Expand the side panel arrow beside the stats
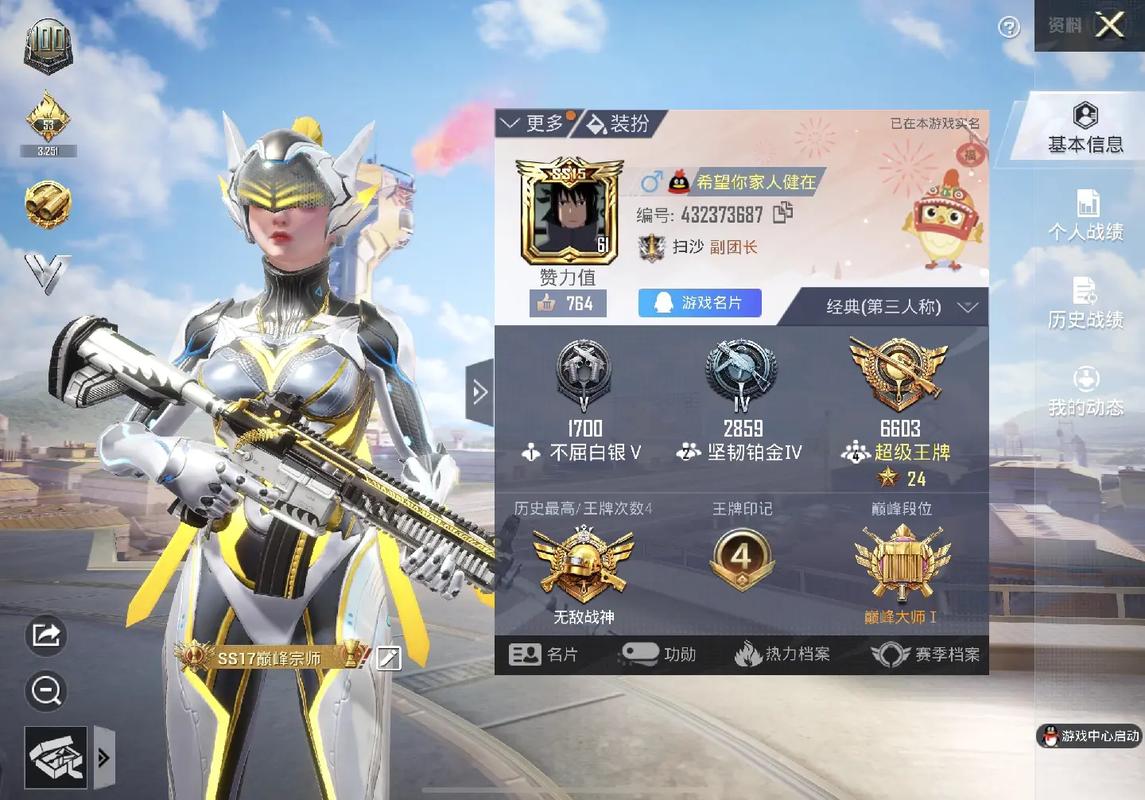 click(x=479, y=392)
